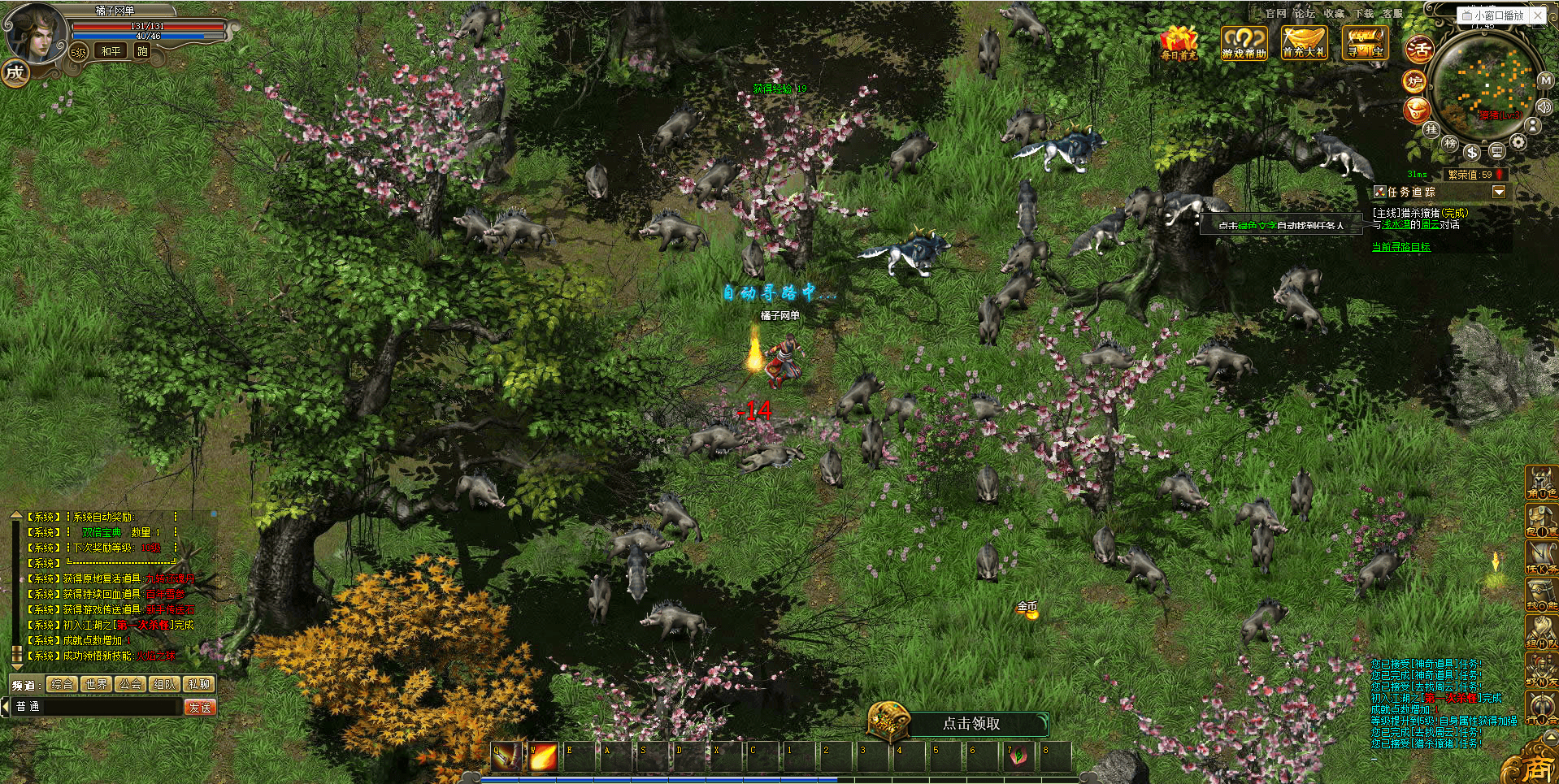Click the minimap's M map button
The image size is (1559, 784).
coord(1545,80)
